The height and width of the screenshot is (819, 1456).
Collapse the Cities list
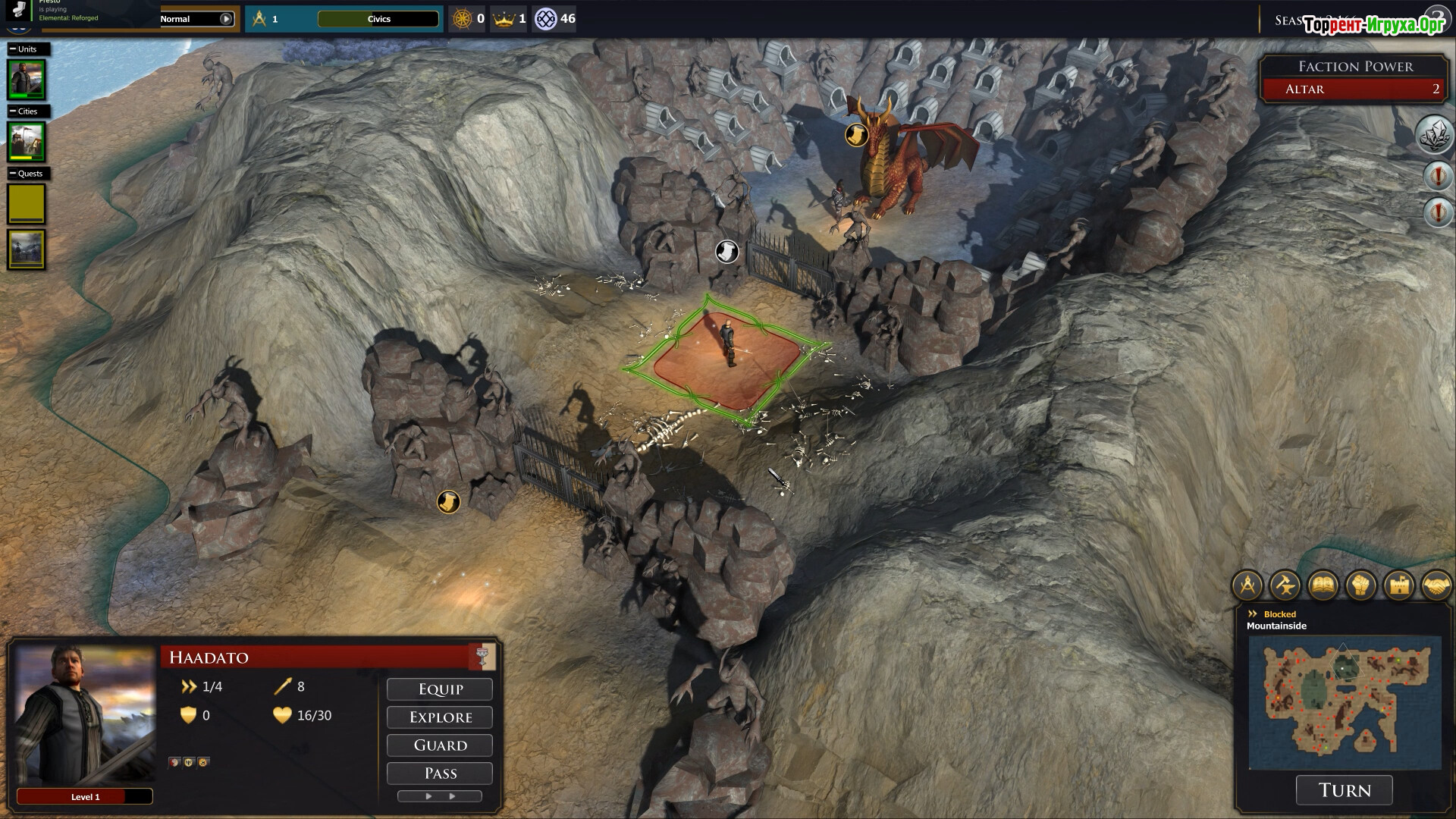(x=13, y=111)
